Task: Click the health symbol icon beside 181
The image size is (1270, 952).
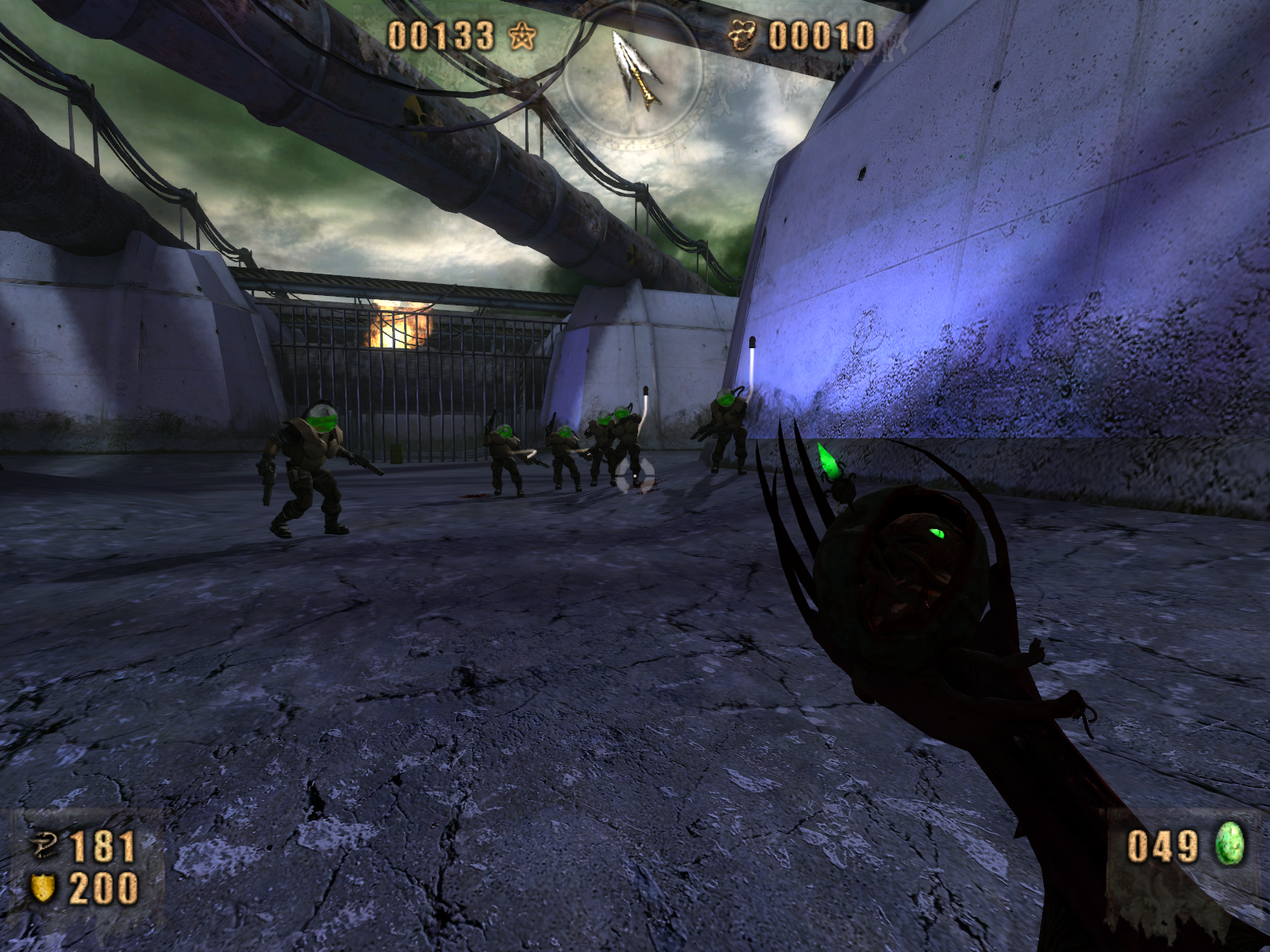Action: coord(44,846)
